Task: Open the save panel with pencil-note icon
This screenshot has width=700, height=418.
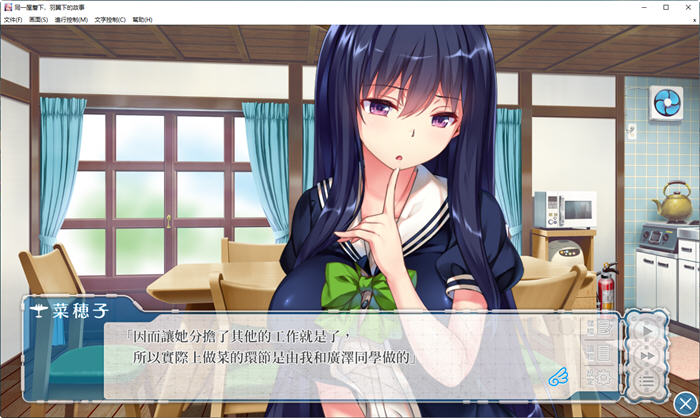Action: point(602,329)
